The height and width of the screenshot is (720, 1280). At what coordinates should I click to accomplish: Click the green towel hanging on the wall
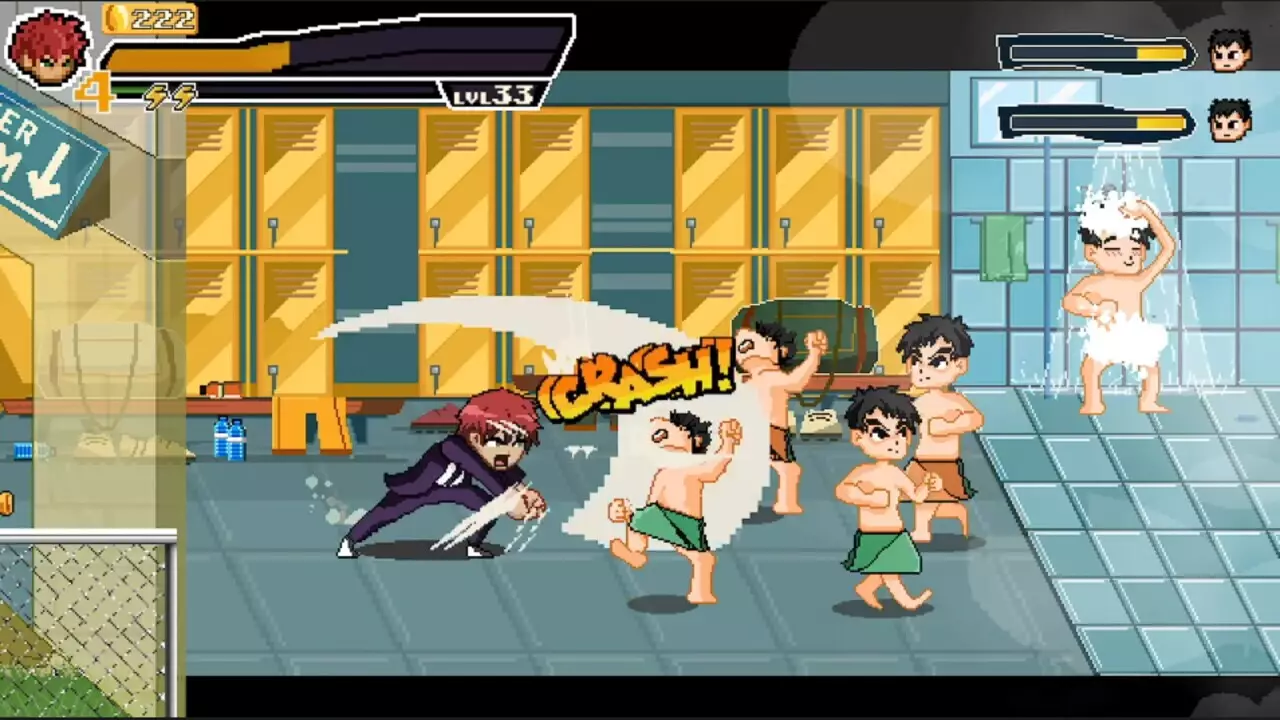pyautogui.click(x=1005, y=248)
